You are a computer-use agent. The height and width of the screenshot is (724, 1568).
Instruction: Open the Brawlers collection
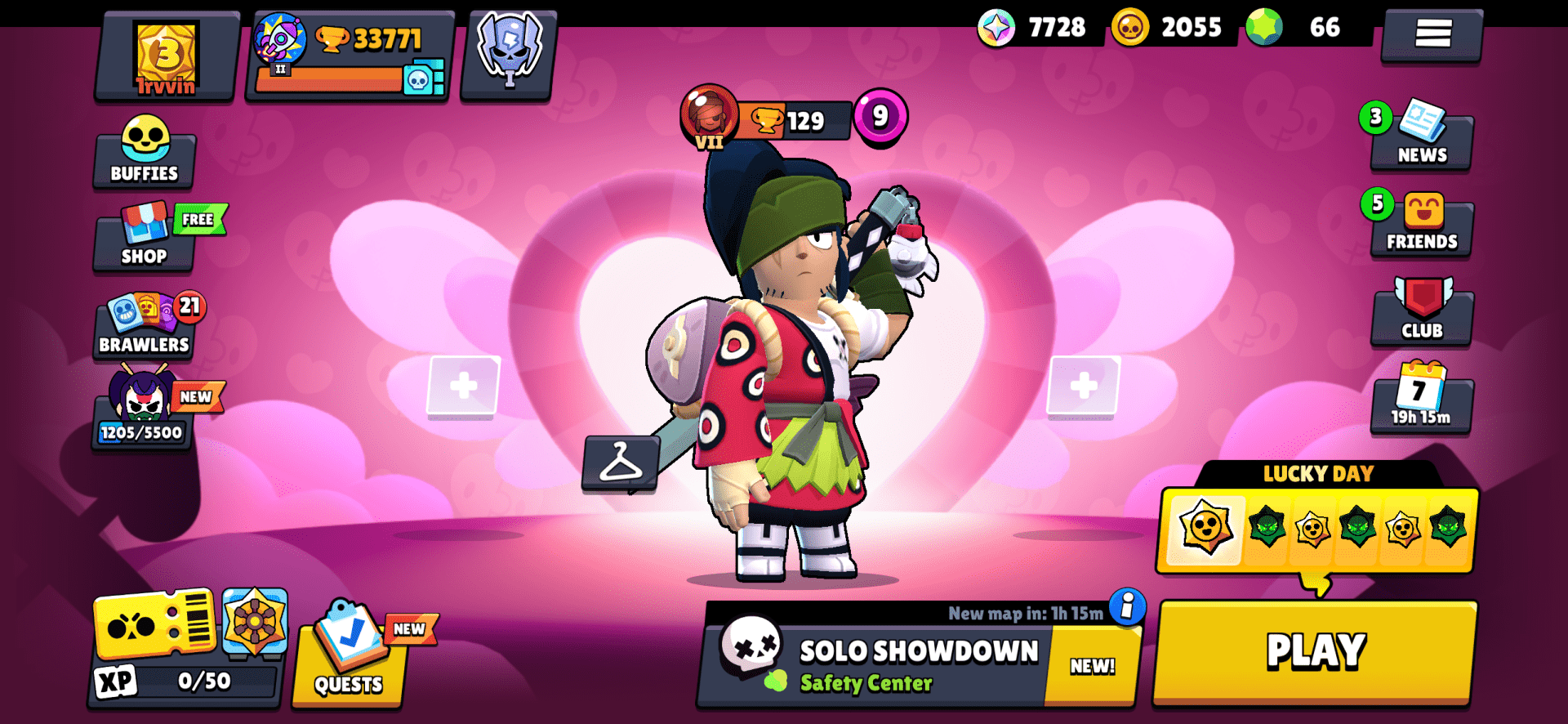pos(144,326)
